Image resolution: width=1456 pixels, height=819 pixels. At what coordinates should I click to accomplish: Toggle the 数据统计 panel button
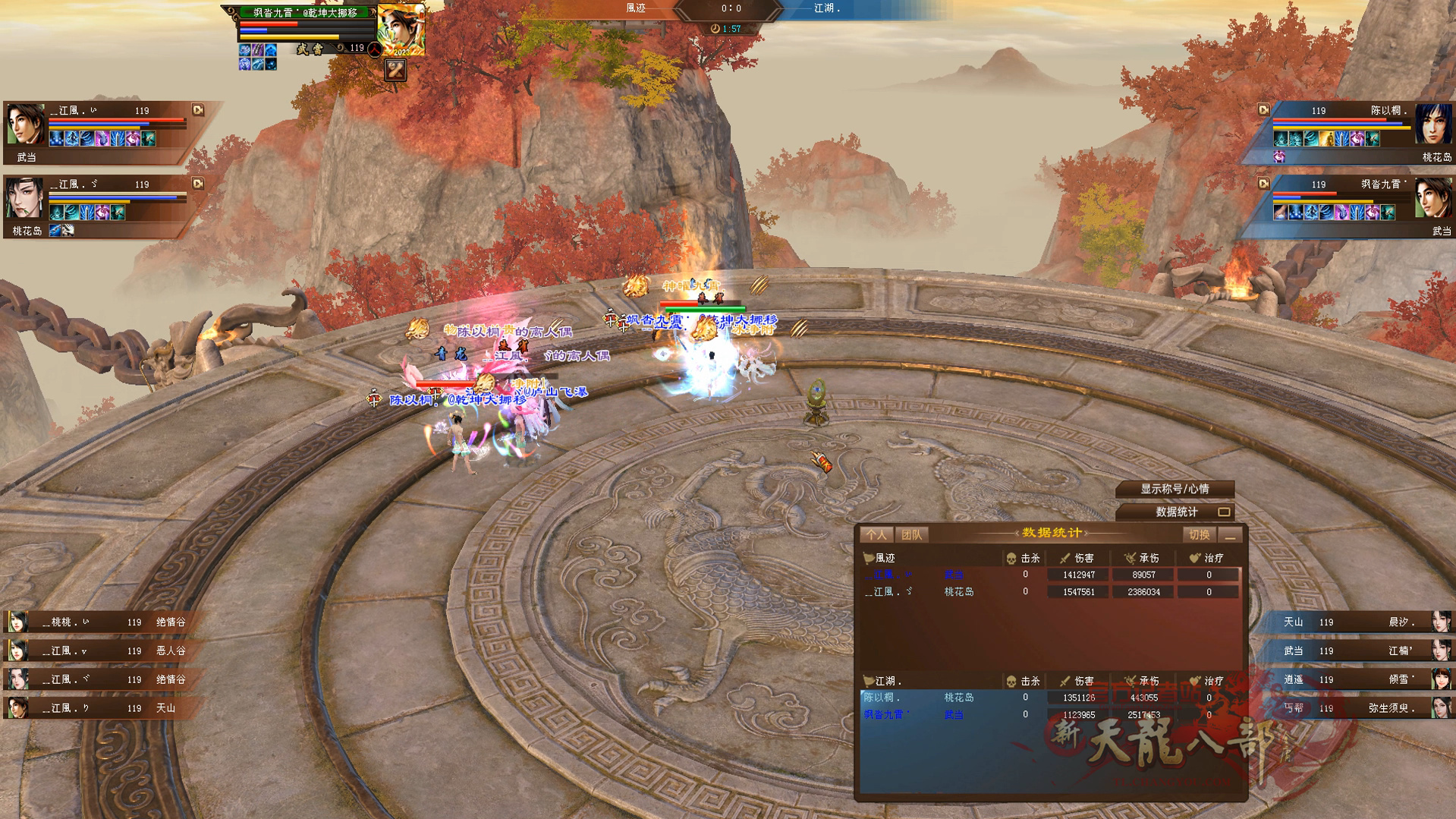pyautogui.click(x=1176, y=512)
